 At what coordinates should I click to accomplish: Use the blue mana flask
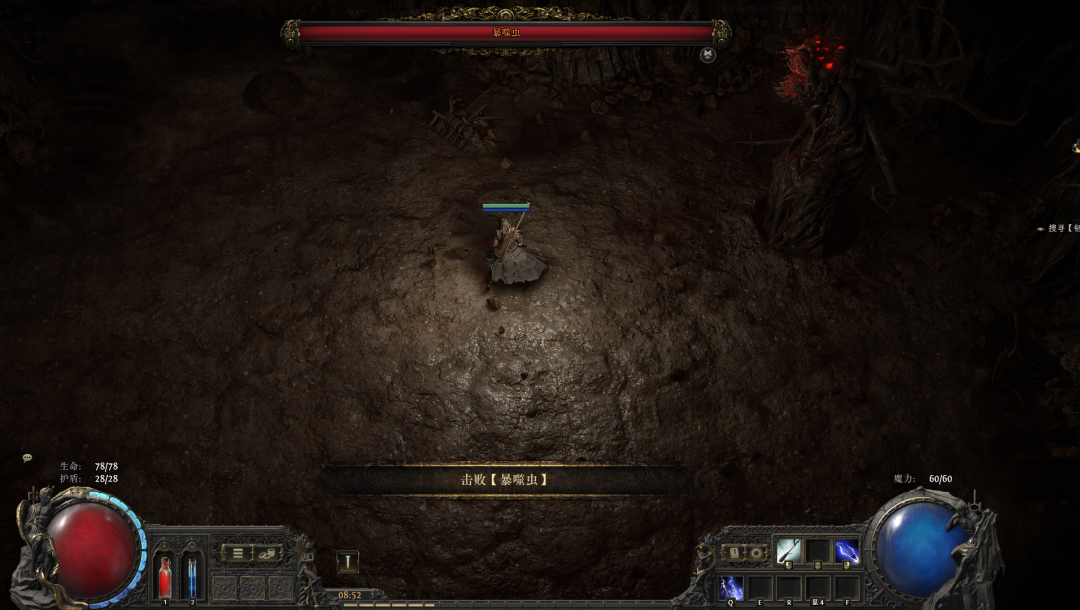click(x=192, y=578)
